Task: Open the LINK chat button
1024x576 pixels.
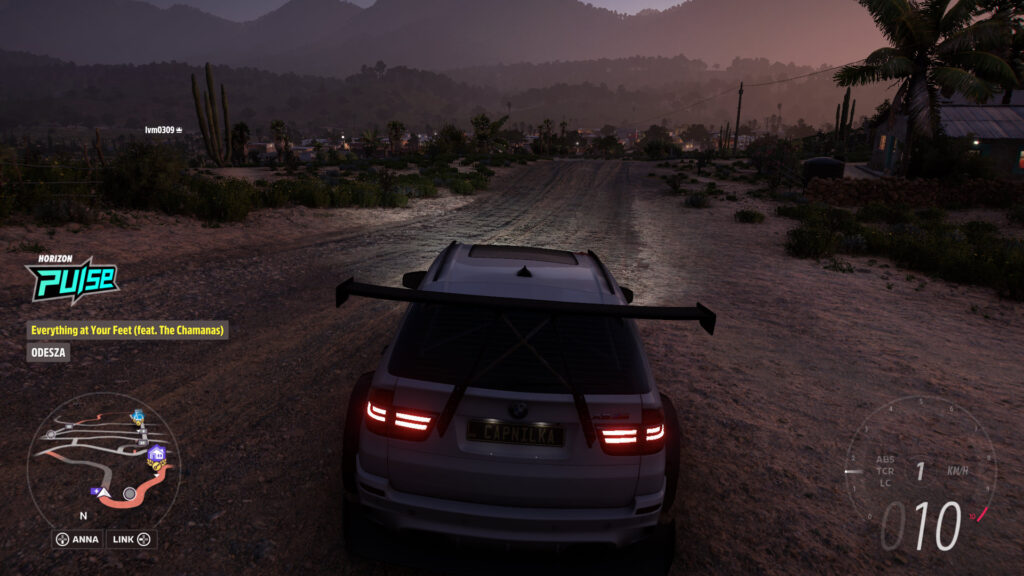Action: coord(131,540)
